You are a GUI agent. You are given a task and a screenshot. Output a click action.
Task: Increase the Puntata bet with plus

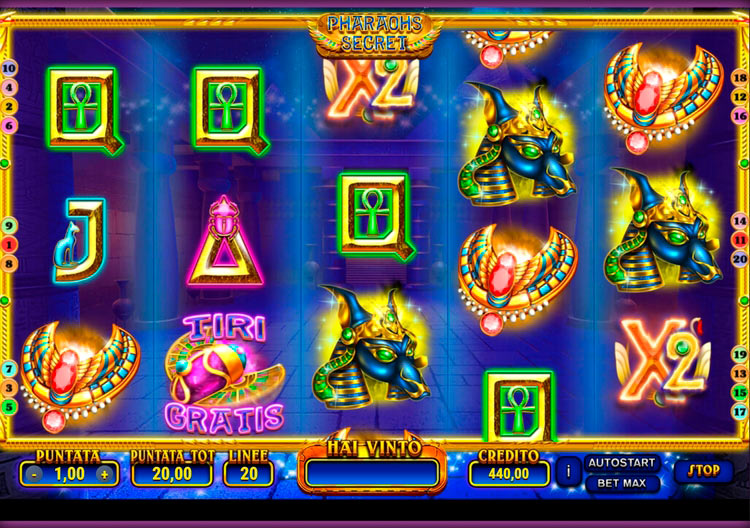tap(103, 474)
